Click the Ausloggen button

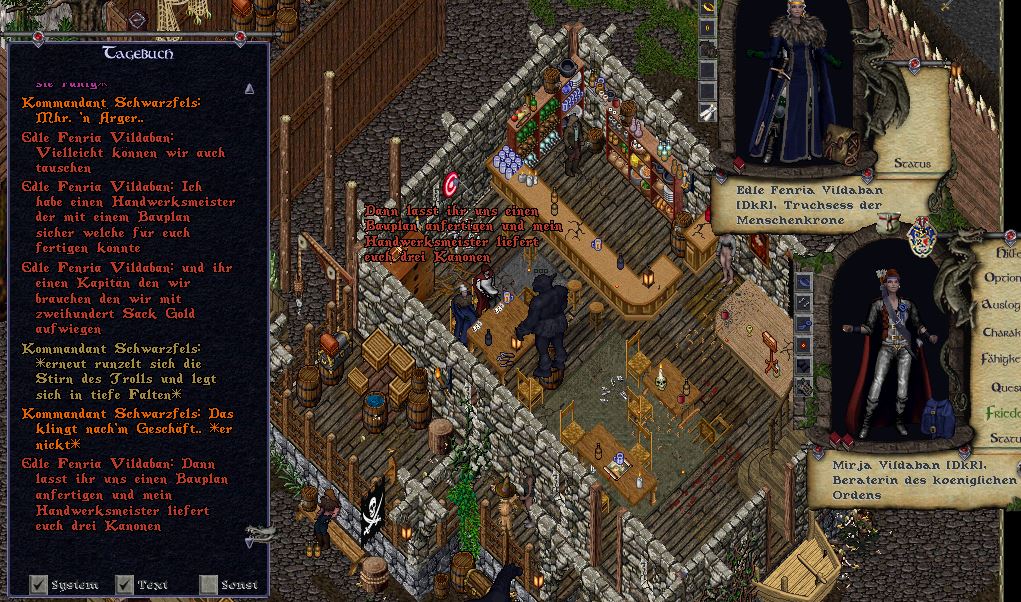[x=1002, y=304]
